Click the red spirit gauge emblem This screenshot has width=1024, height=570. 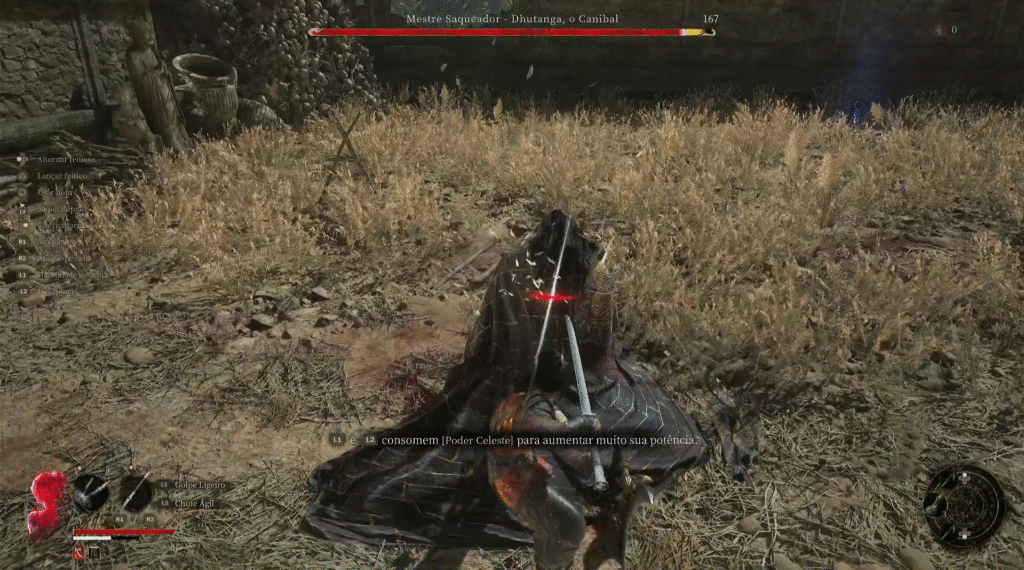click(46, 503)
